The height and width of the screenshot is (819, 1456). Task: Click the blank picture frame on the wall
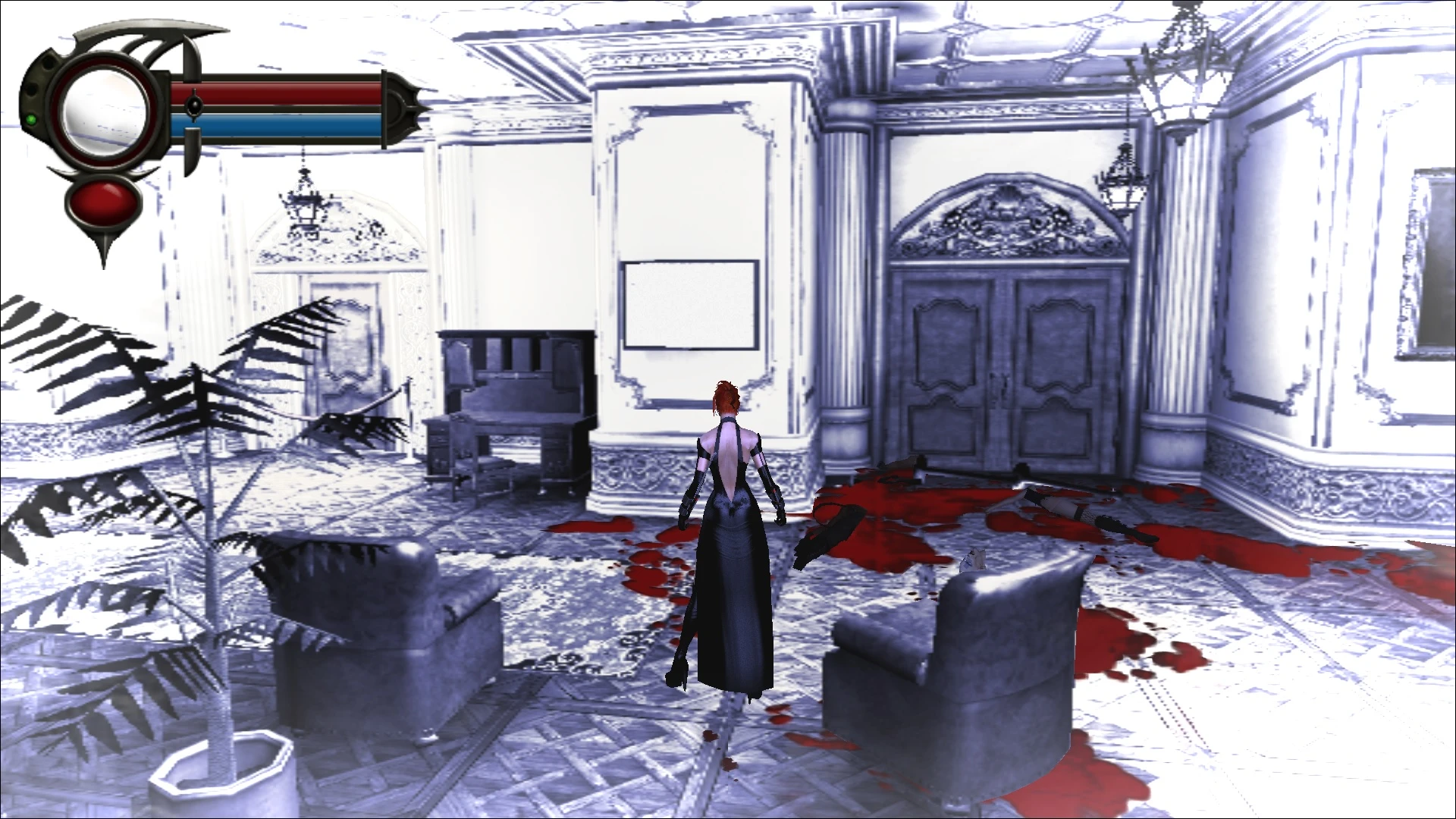coord(690,303)
